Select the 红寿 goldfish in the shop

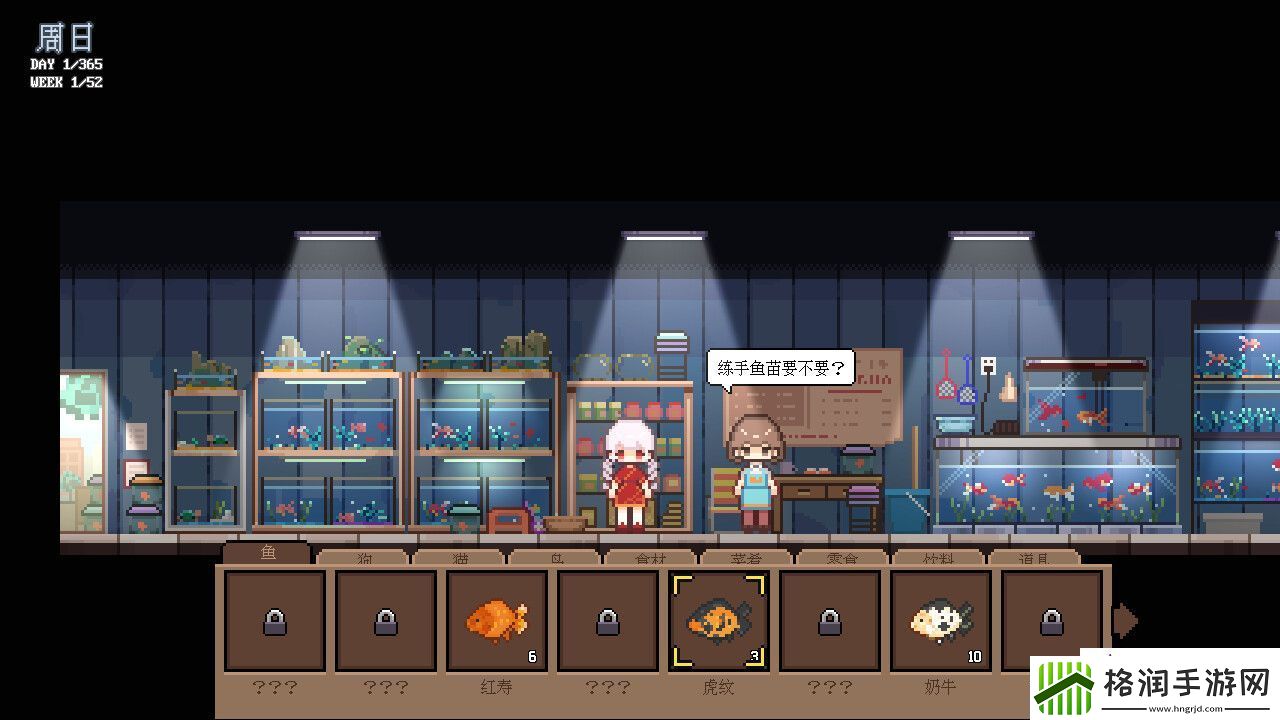tap(497, 620)
